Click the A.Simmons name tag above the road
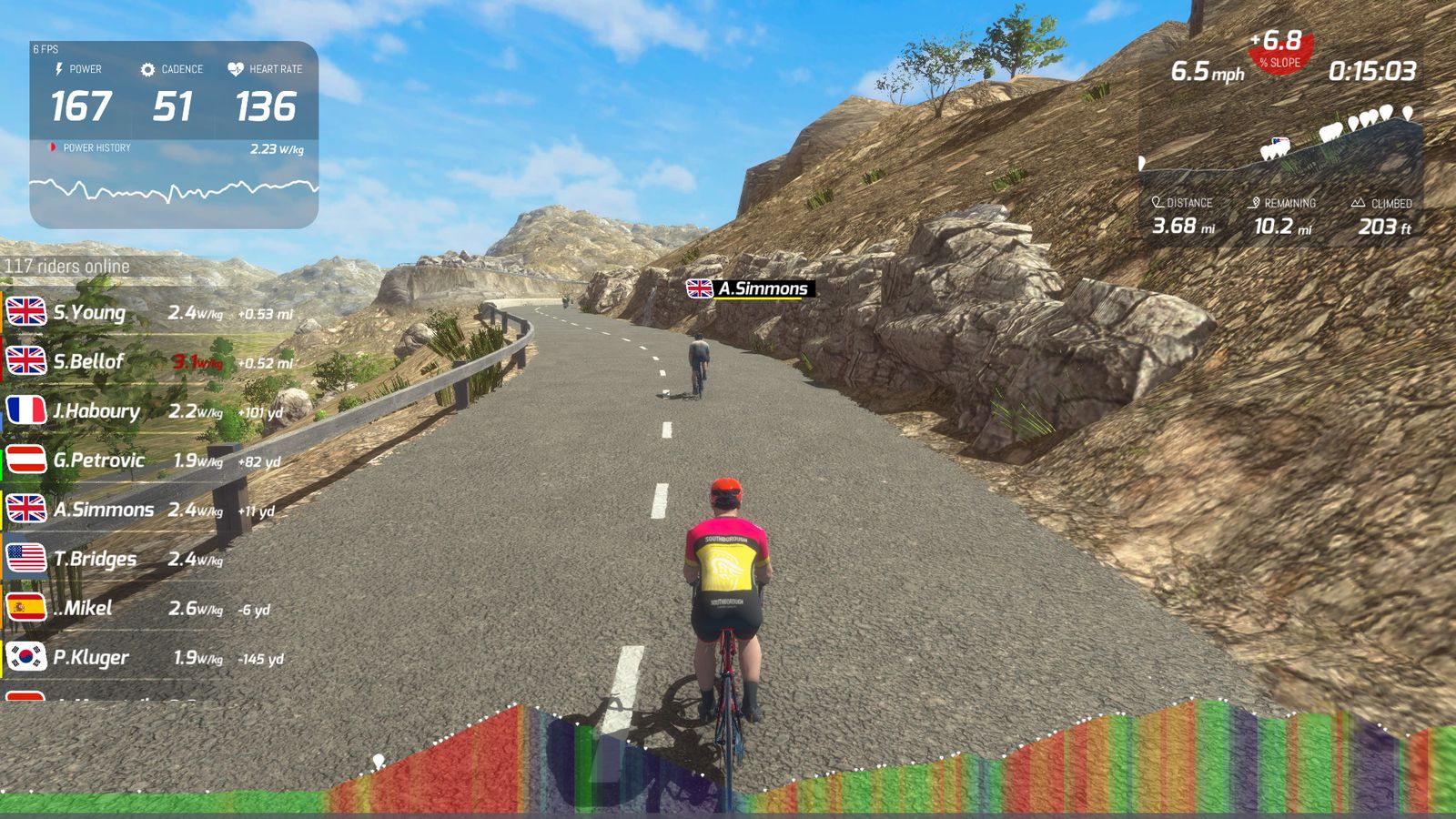The width and height of the screenshot is (1456, 819). tap(750, 288)
